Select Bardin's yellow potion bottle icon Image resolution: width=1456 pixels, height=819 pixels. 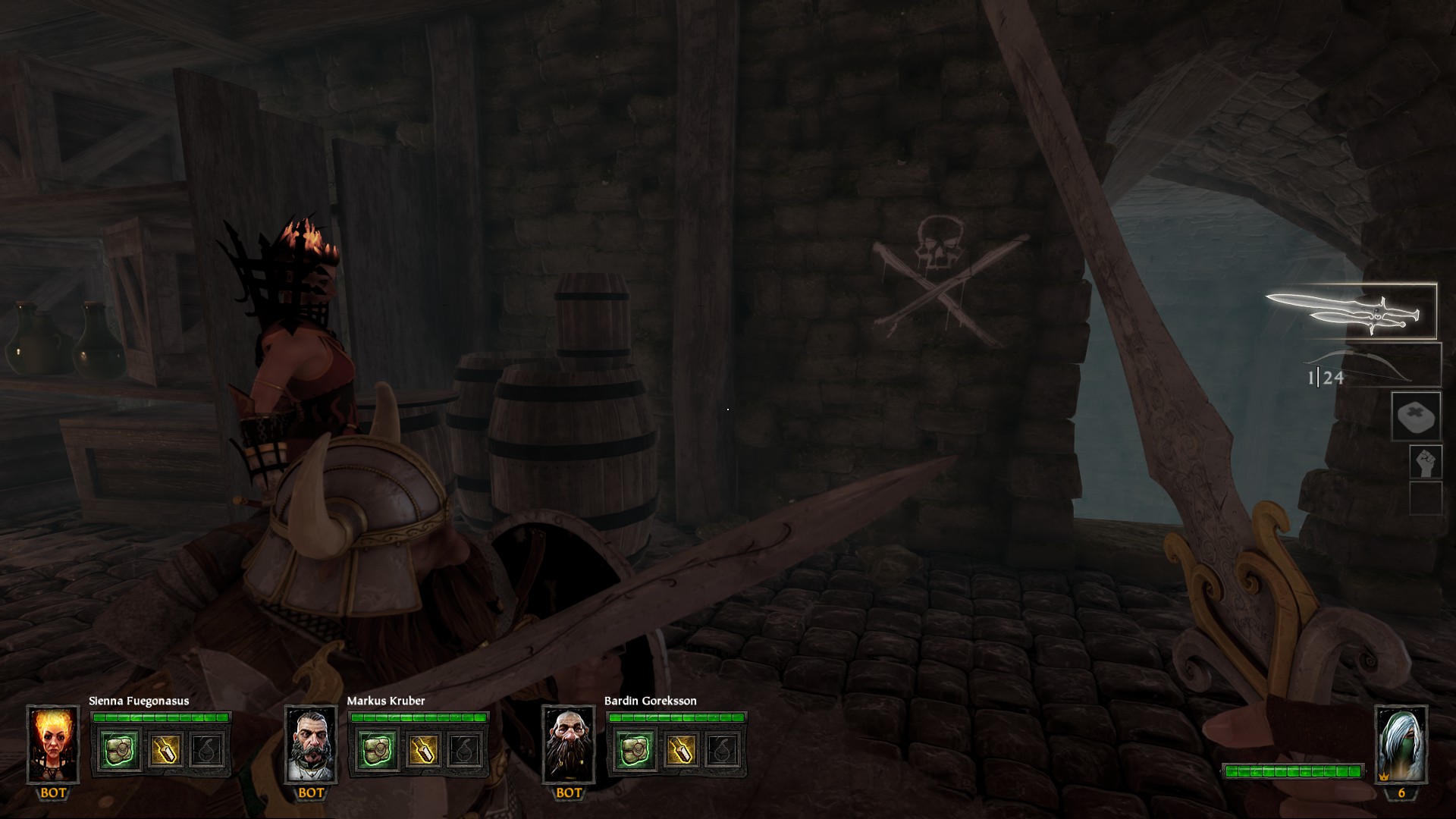[680, 749]
